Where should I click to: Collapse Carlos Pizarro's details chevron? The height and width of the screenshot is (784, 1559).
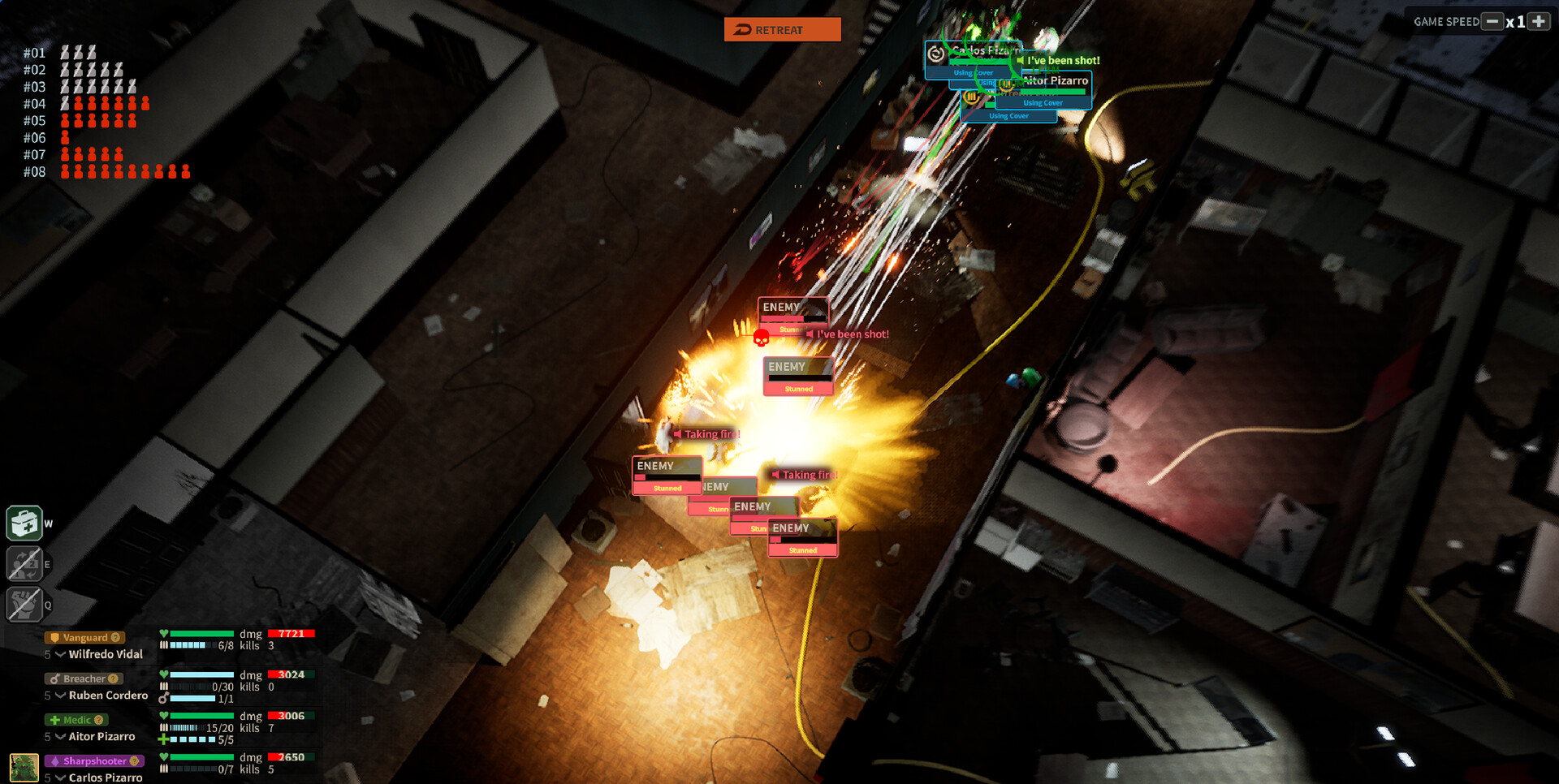pyautogui.click(x=62, y=778)
